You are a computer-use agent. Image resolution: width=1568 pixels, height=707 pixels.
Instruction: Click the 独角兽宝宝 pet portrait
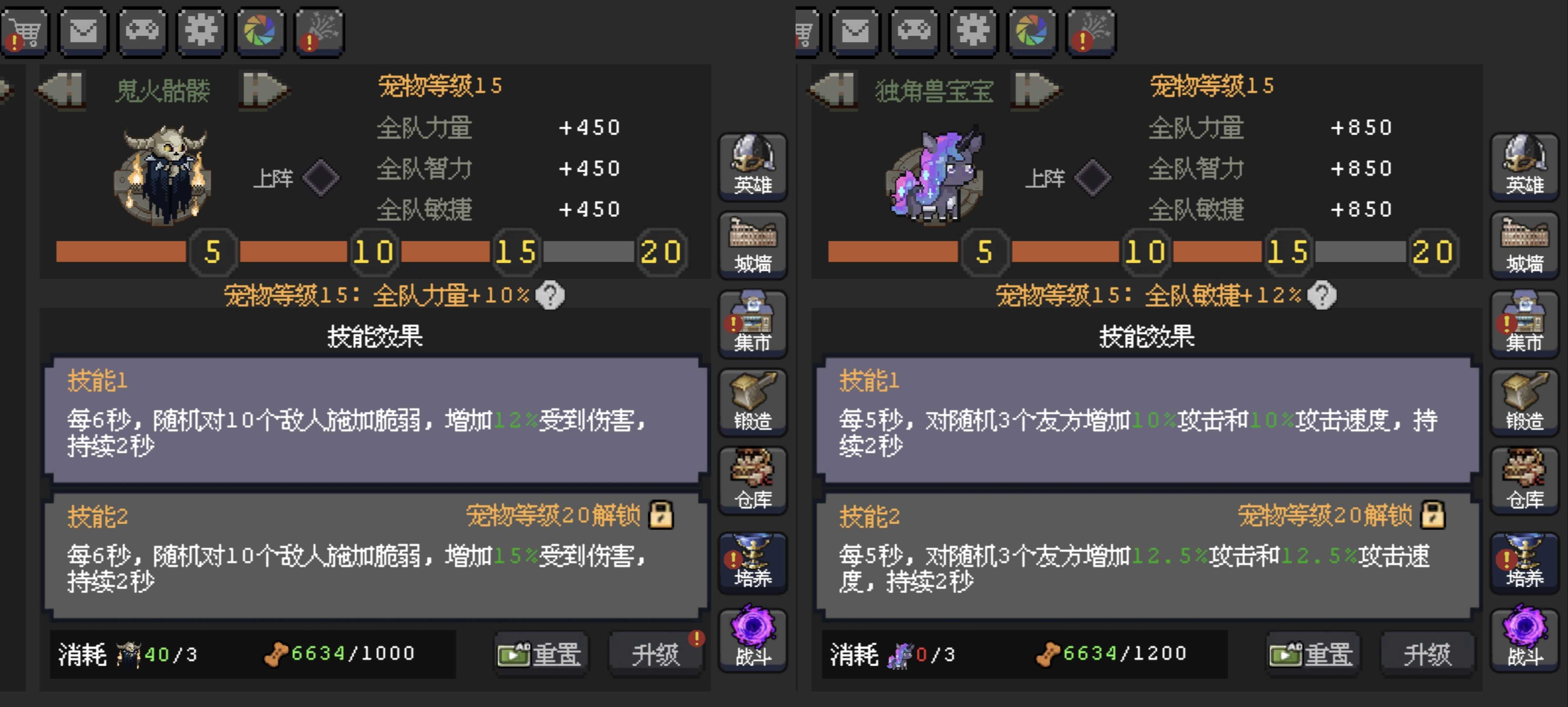pos(934,176)
